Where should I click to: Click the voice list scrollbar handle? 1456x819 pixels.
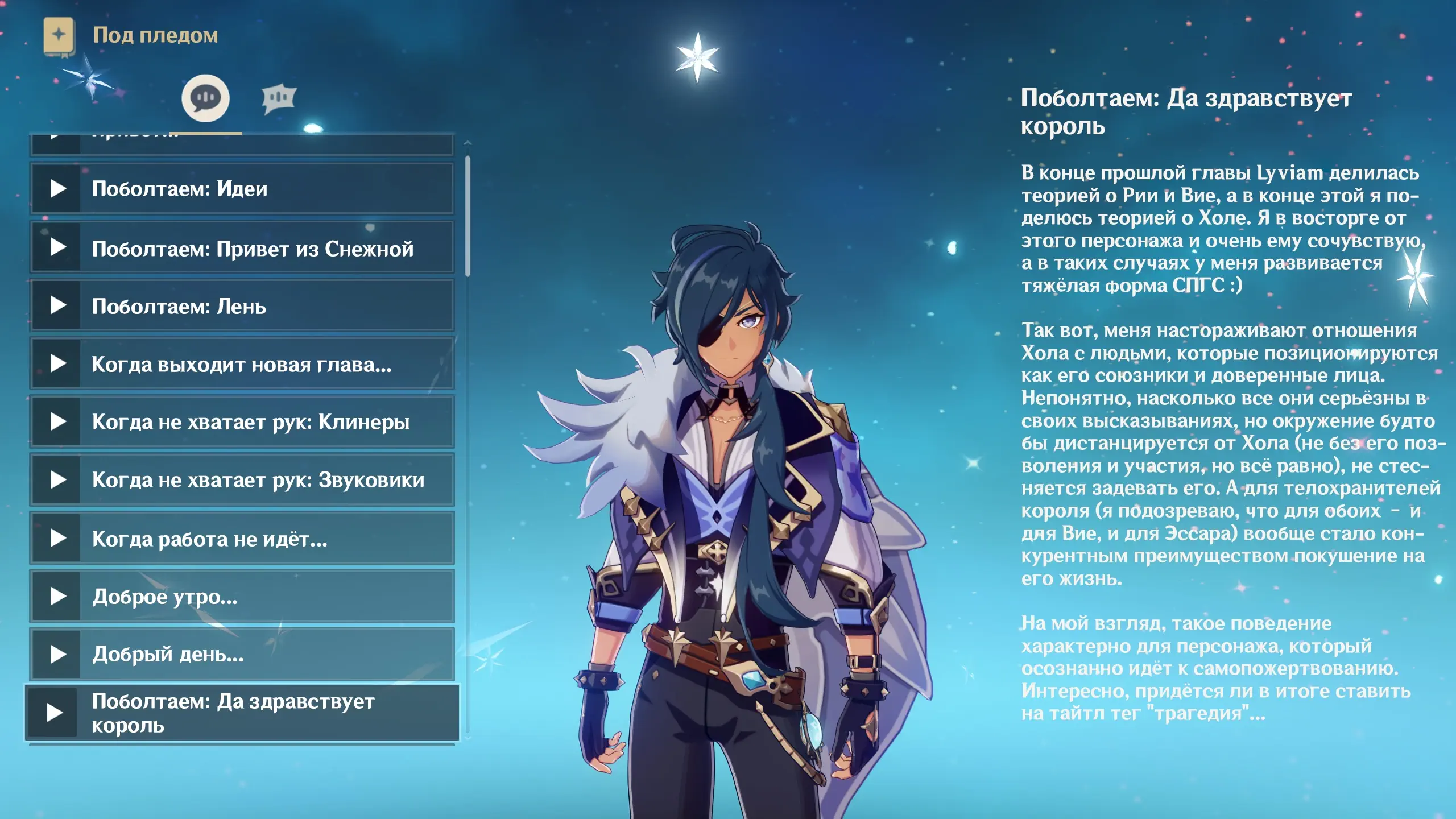pos(468,216)
